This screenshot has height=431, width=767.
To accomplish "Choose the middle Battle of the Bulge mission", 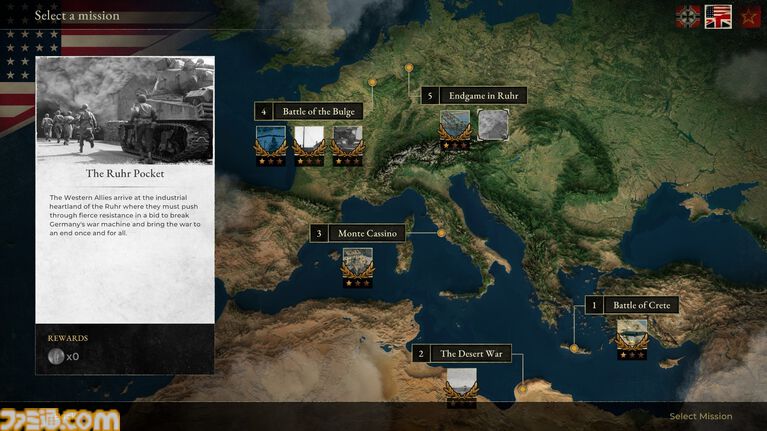I will coord(308,139).
